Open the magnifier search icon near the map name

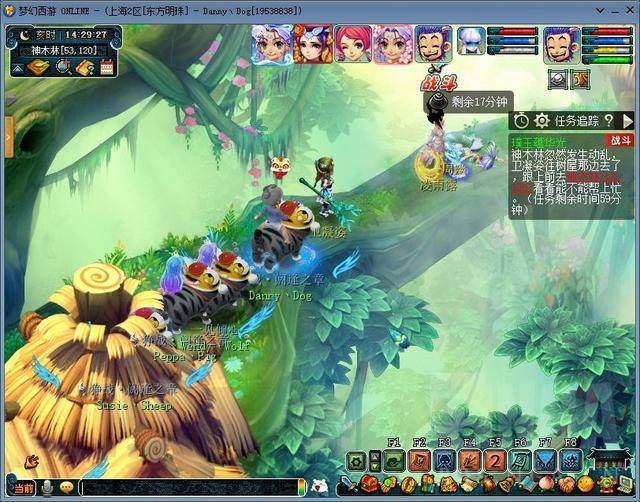point(62,68)
